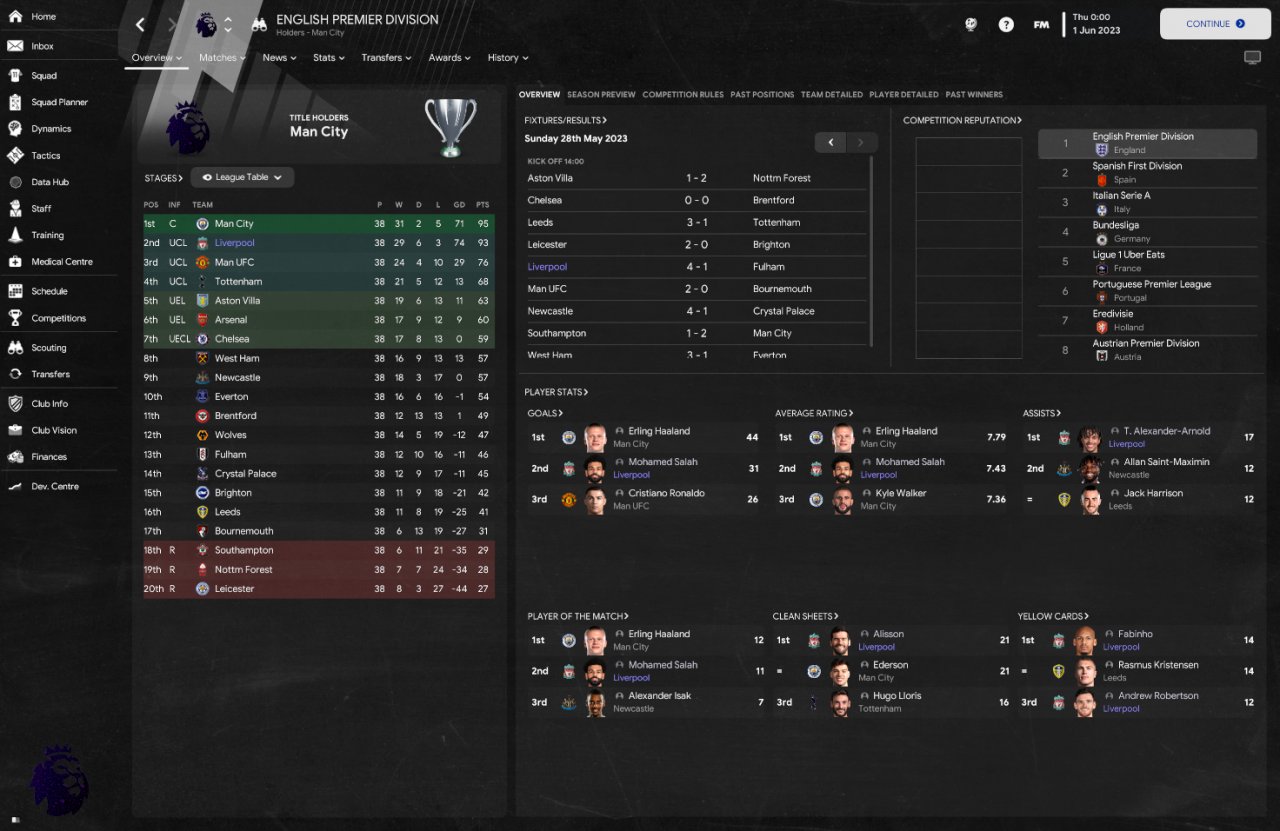Select Man City in the league table
Screen dimensions: 1280x831
pos(234,224)
